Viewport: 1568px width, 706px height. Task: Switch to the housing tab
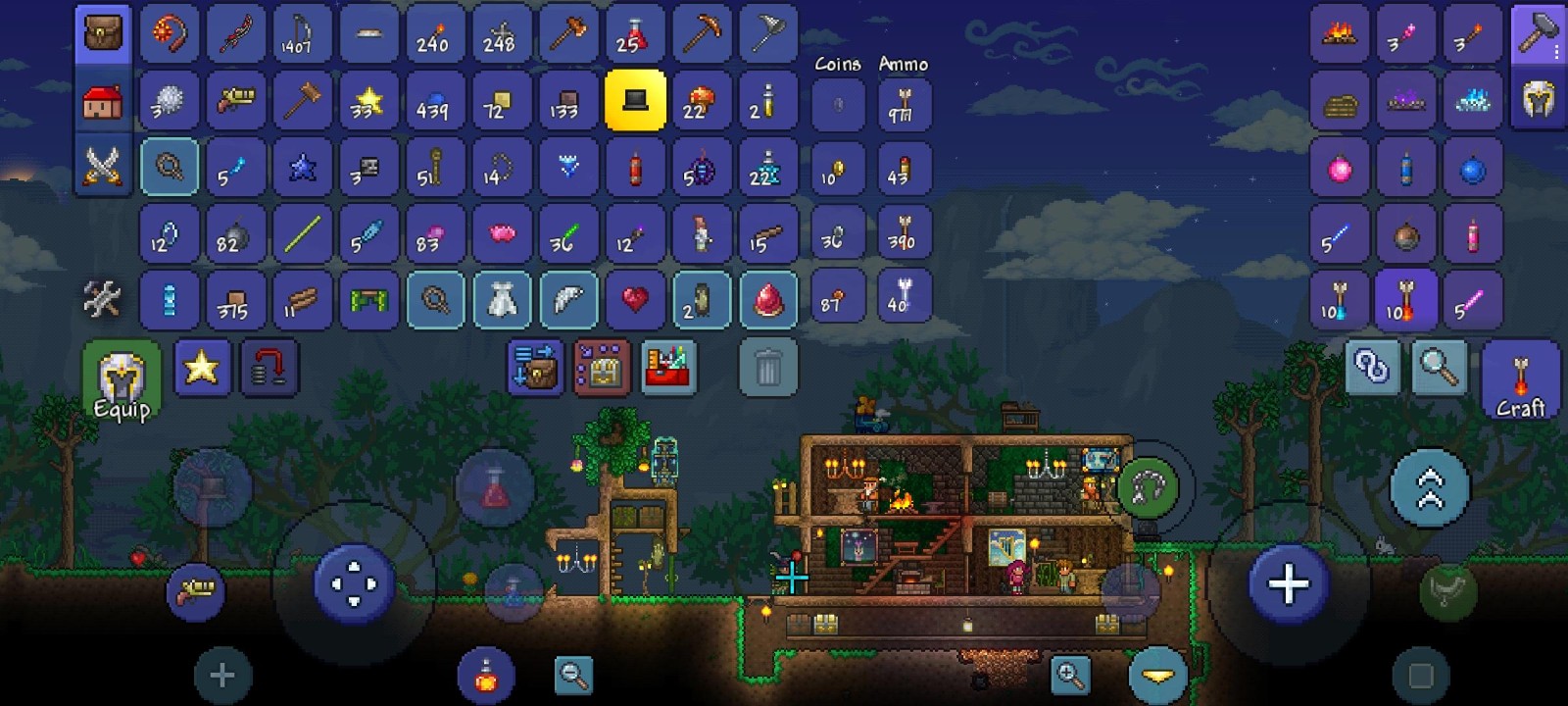click(x=103, y=101)
